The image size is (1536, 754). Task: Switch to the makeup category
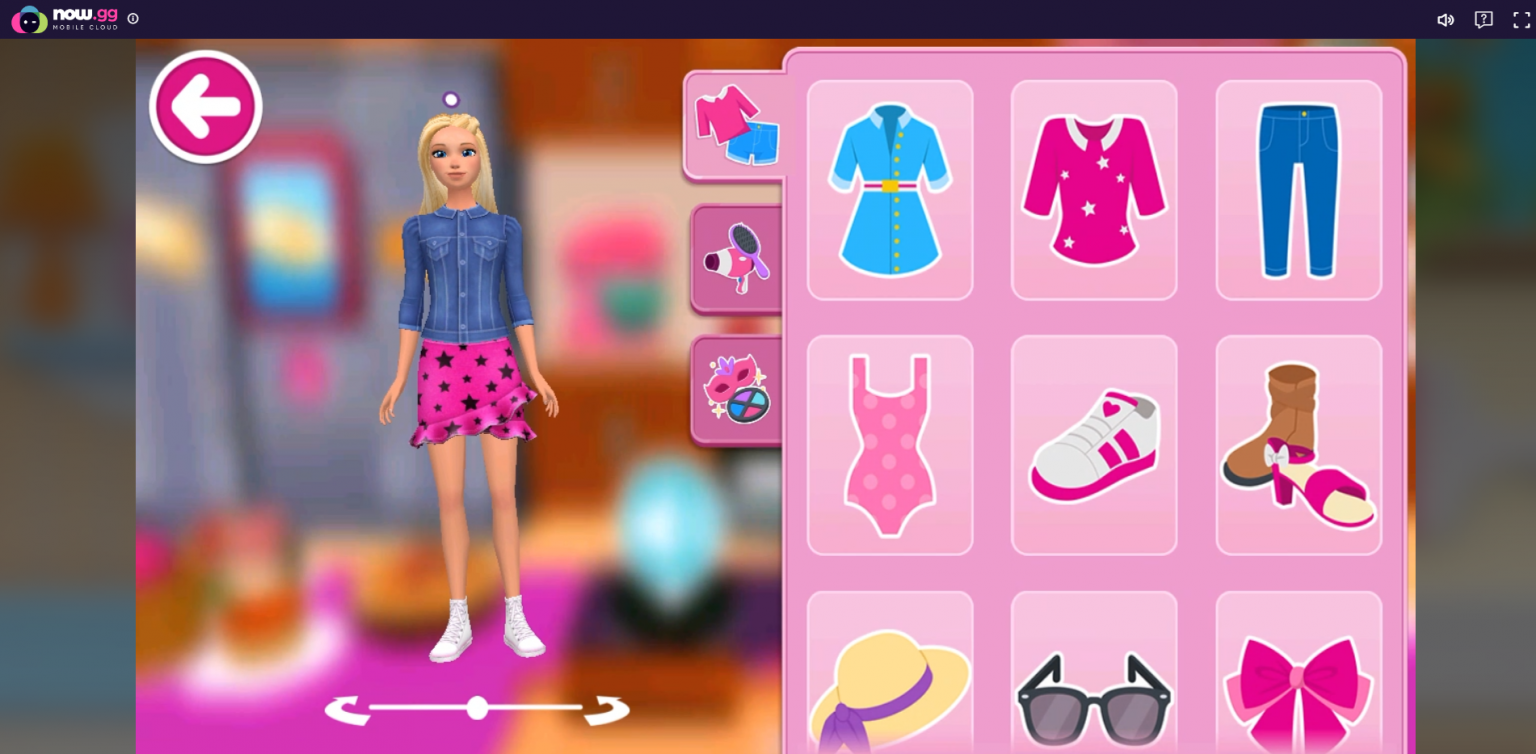(x=737, y=388)
